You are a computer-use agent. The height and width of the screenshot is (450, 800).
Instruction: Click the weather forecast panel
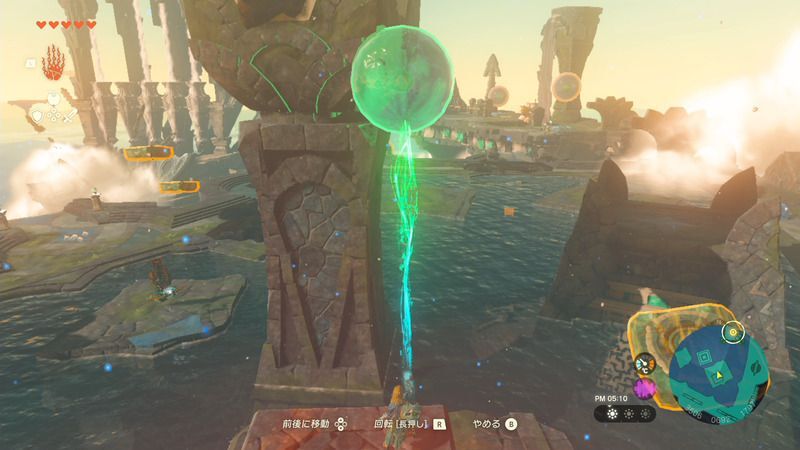coord(625,413)
